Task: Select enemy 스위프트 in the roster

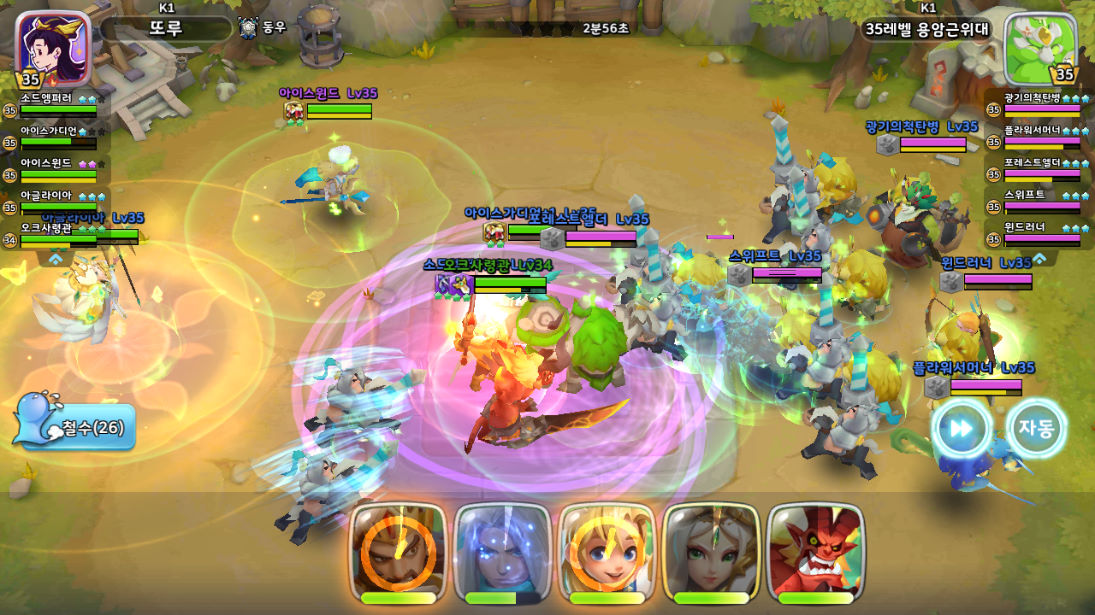Action: click(1040, 200)
